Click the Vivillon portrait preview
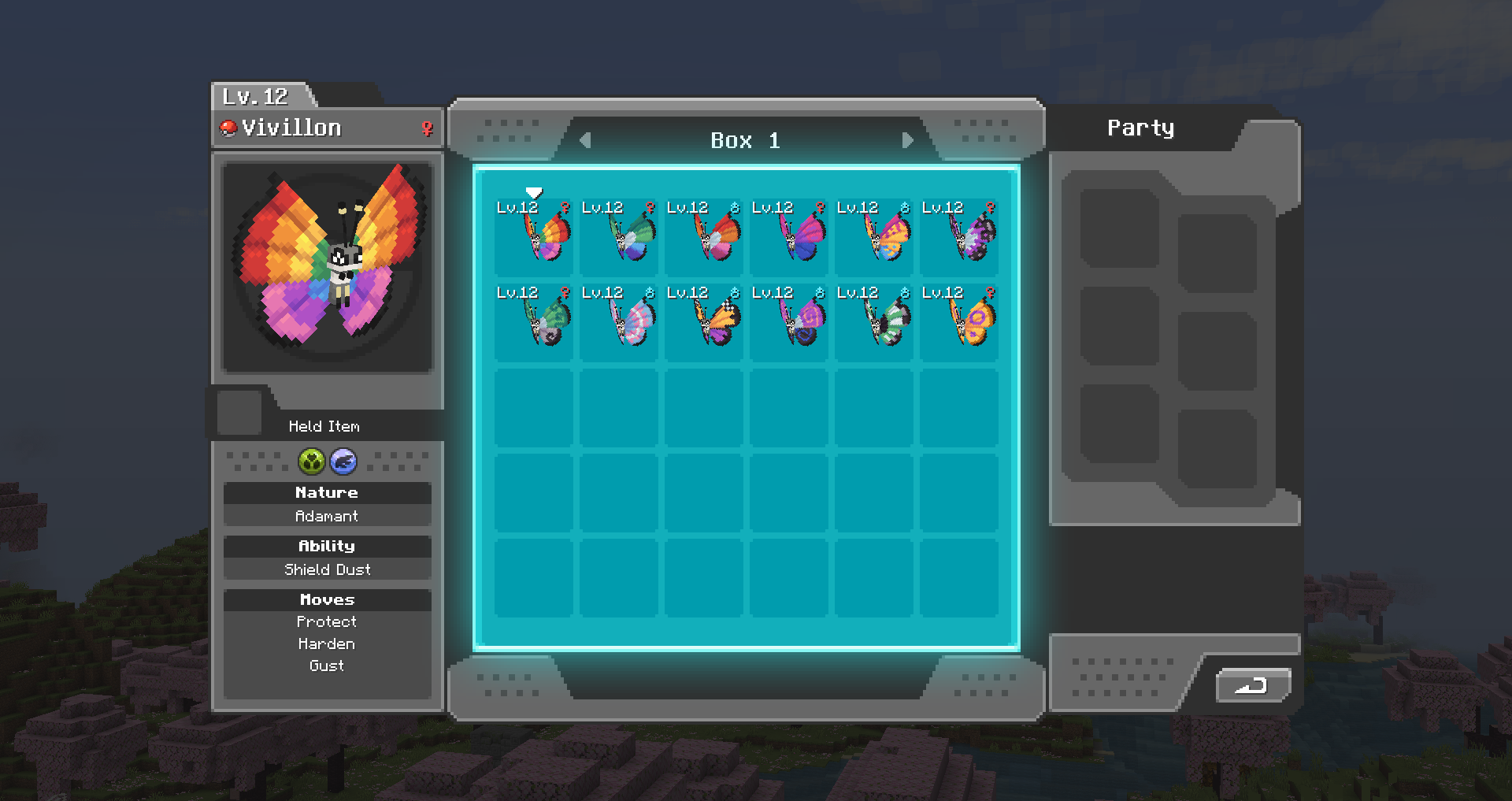Screen dimensions: 1512x801 pos(328,266)
